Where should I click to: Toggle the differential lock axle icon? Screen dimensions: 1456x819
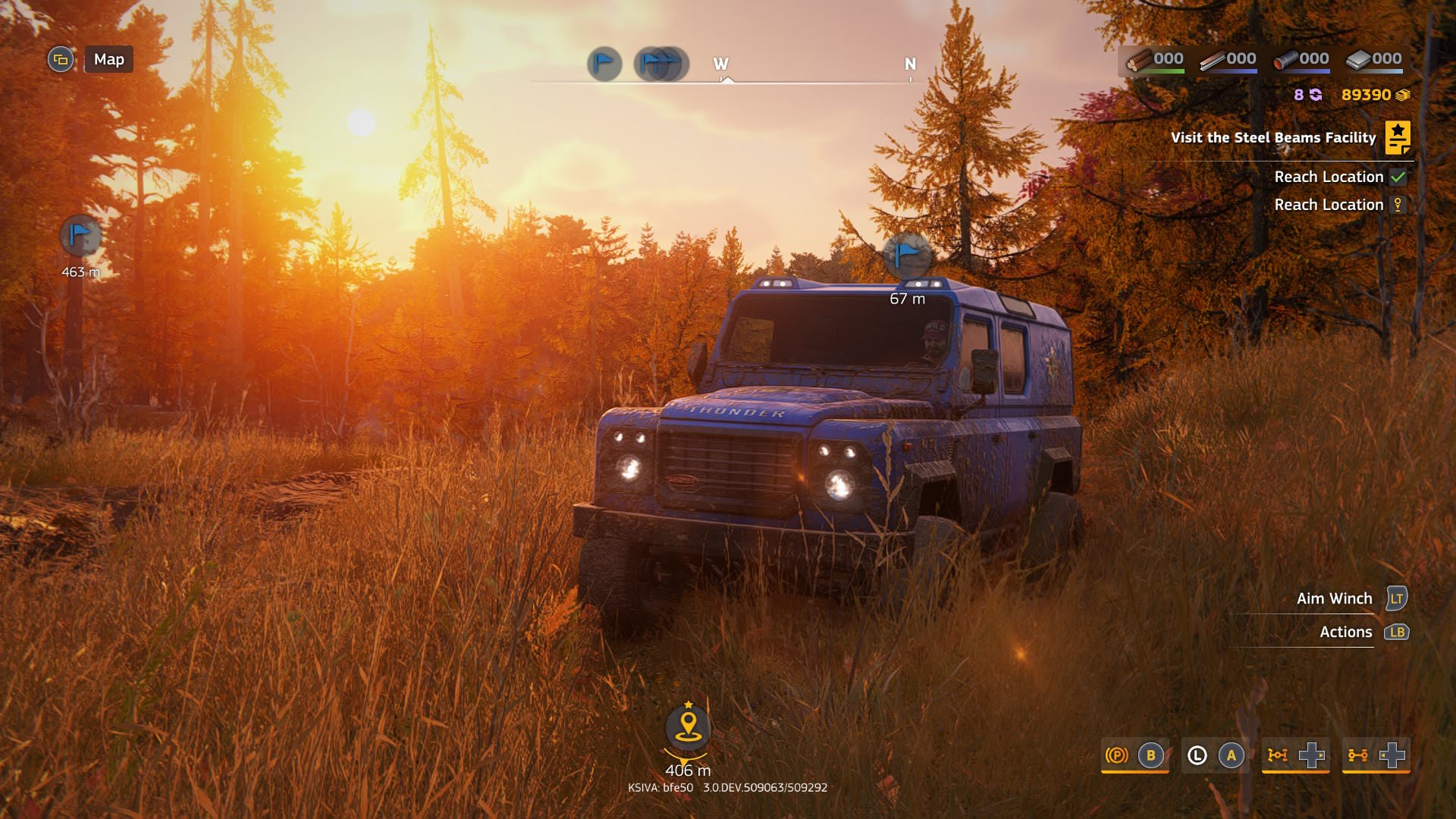point(1278,755)
